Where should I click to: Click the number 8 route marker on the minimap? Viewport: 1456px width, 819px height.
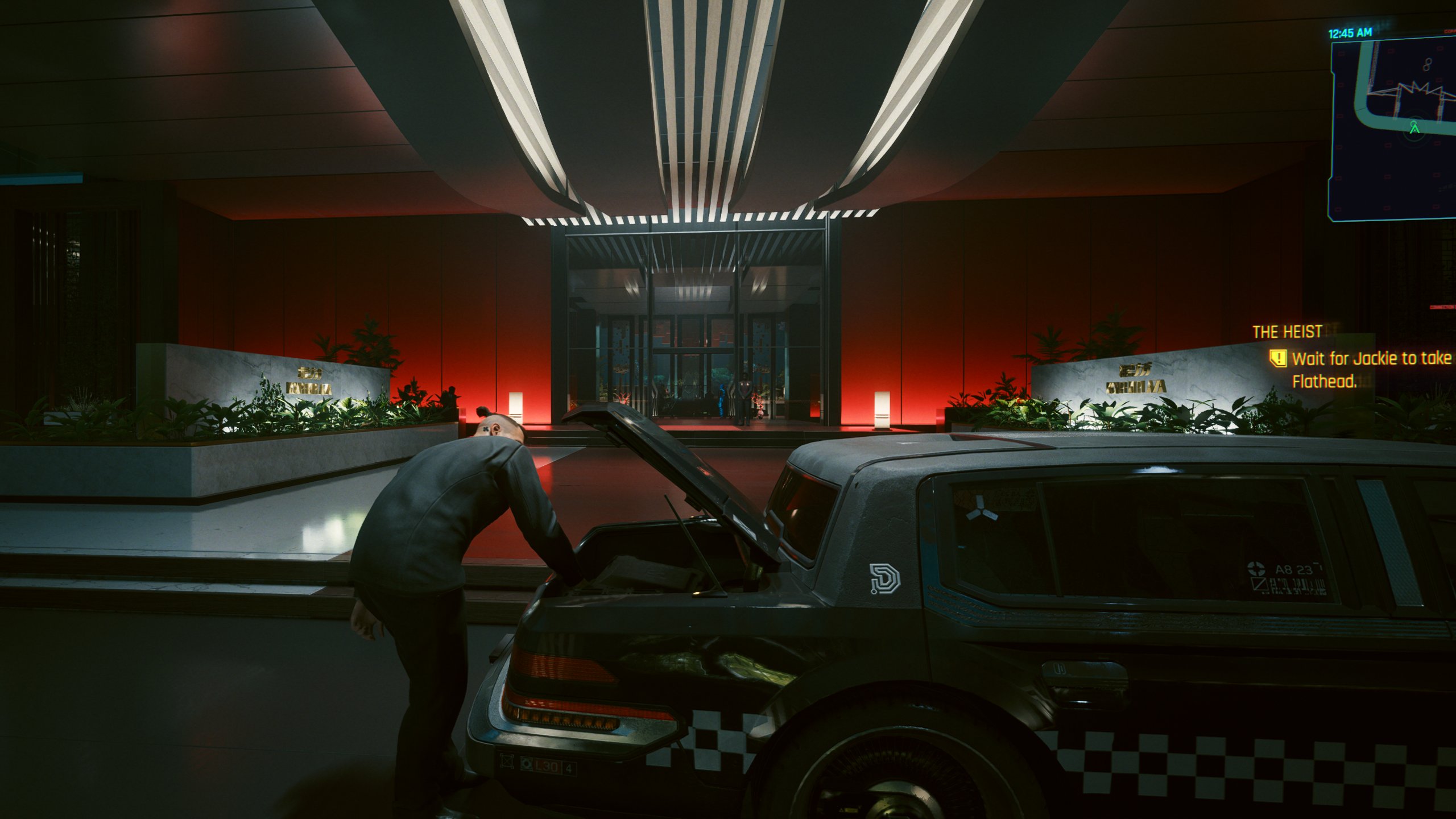tap(1427, 64)
